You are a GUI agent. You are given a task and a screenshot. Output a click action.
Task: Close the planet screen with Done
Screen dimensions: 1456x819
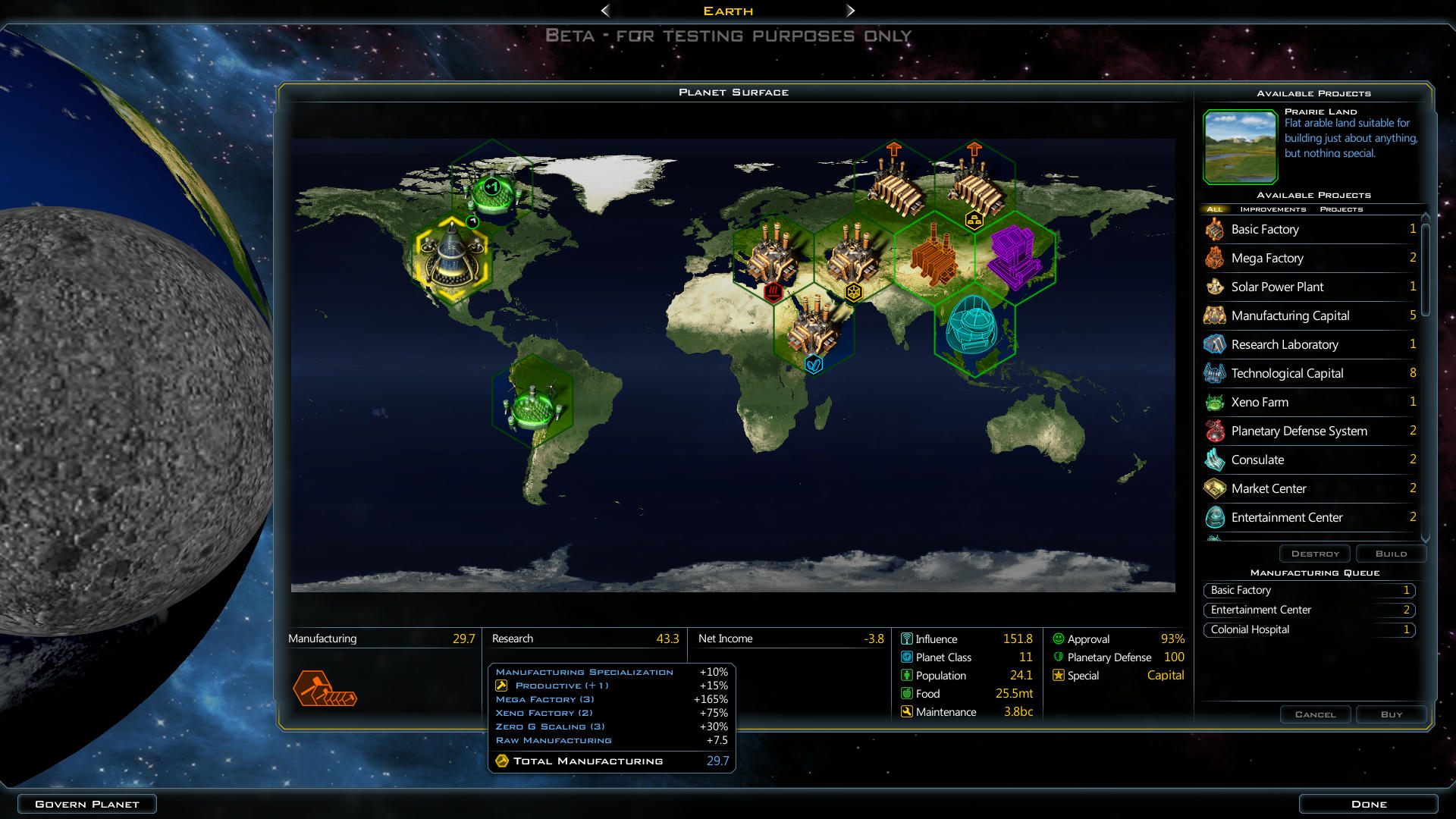[x=1368, y=804]
